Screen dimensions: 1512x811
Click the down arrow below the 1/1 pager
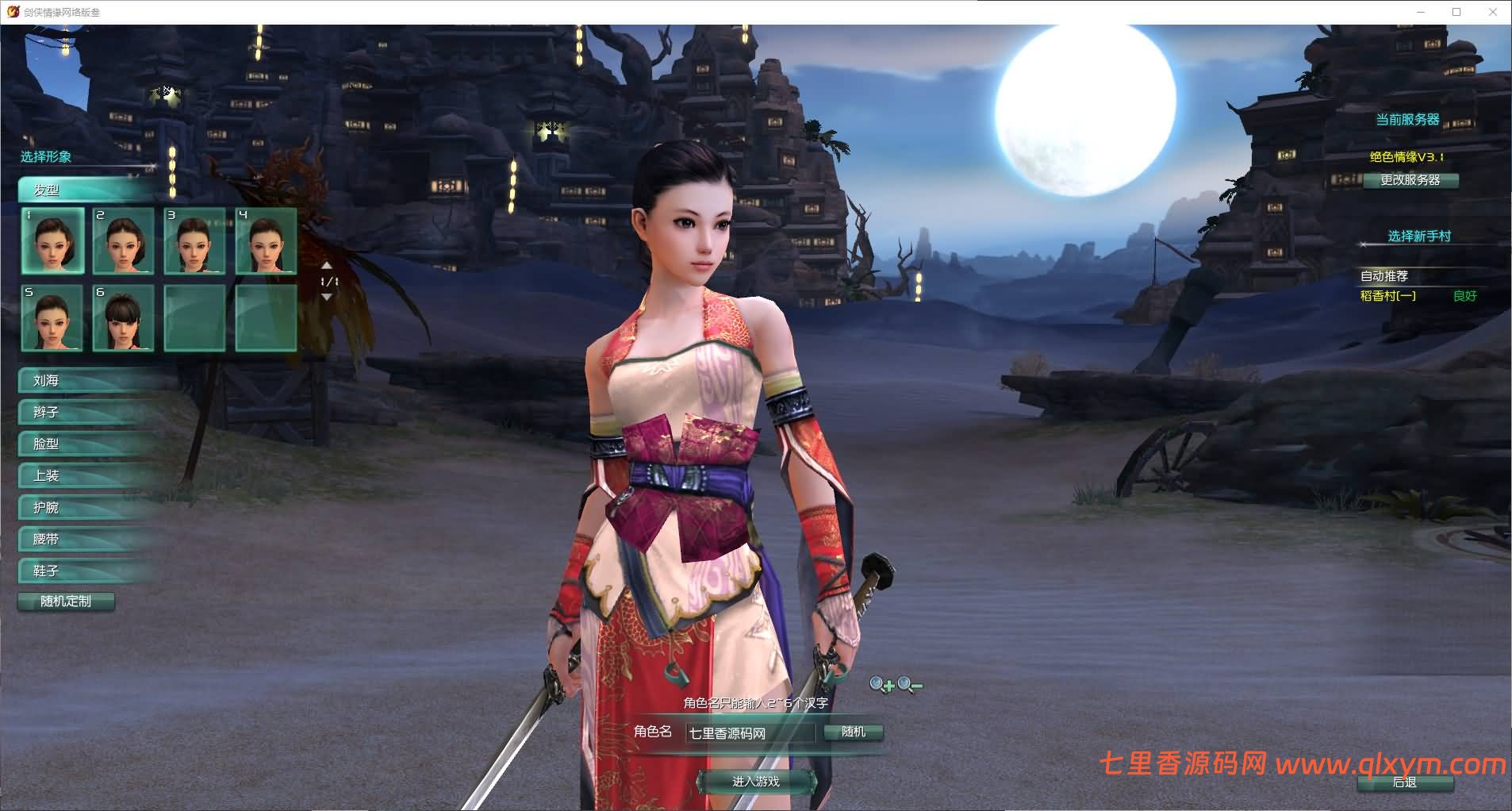click(x=328, y=298)
